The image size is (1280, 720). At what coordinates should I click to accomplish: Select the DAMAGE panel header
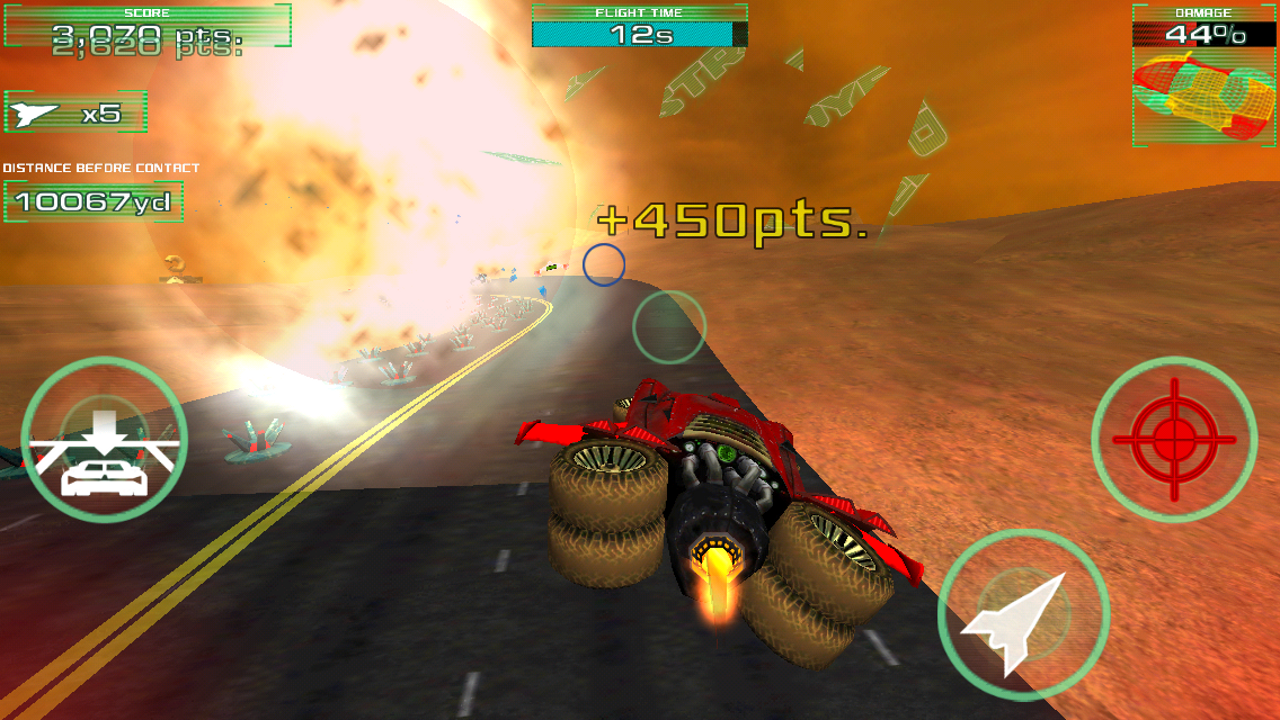tap(1203, 14)
